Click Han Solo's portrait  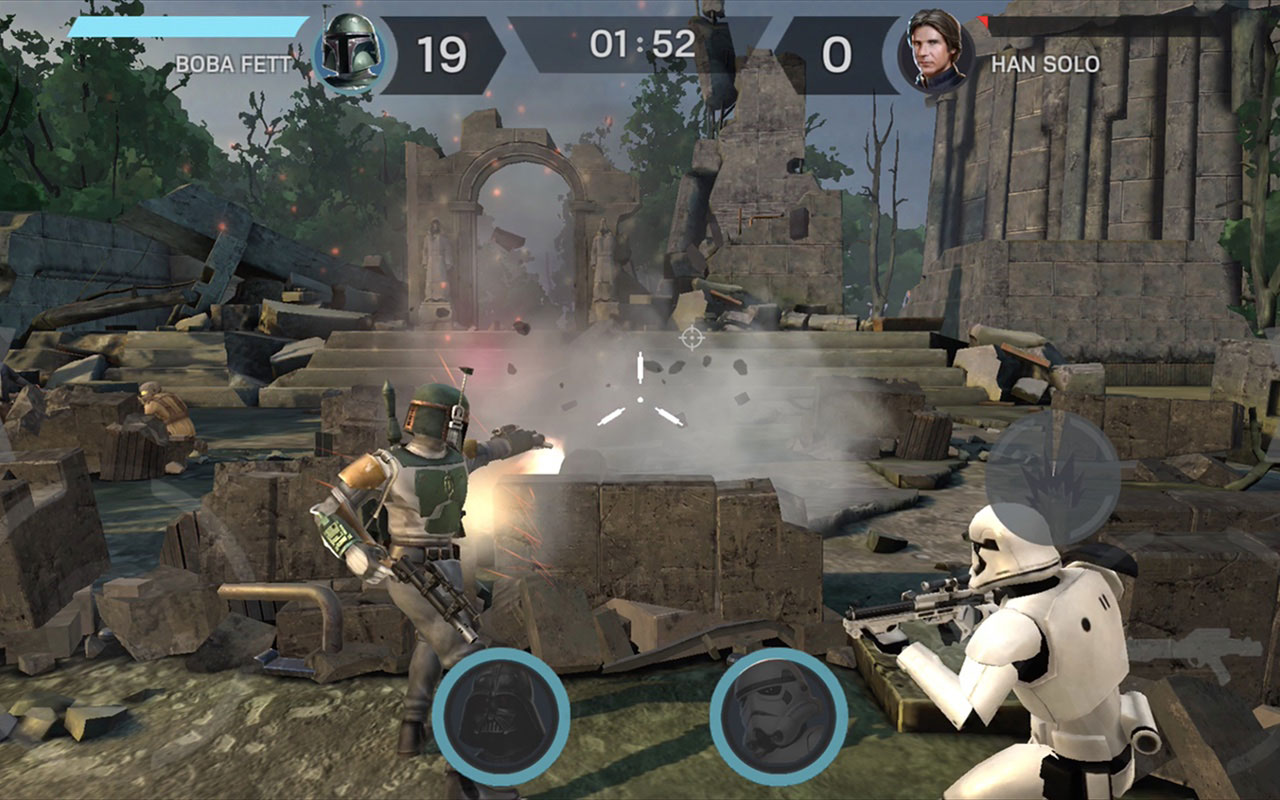[936, 52]
